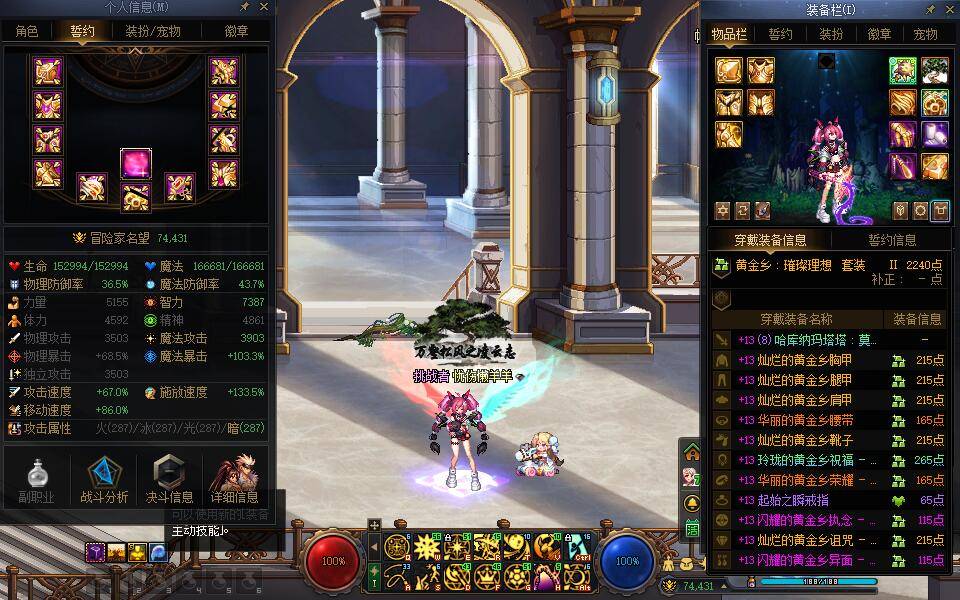The image size is (960, 600).
Task: Close the 个人信息 window
Action: click(264, 8)
